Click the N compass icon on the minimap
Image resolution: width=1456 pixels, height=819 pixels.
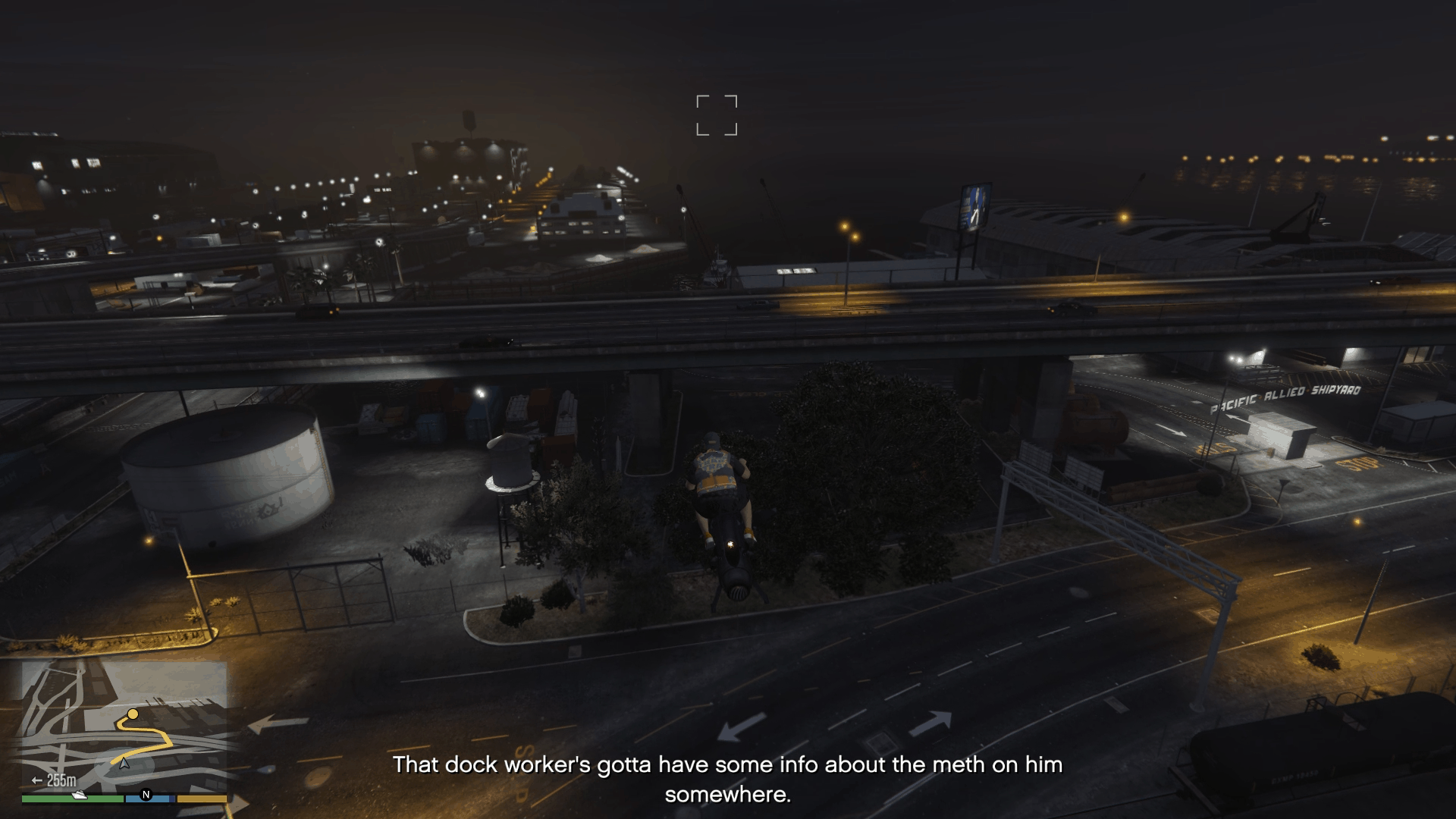[146, 794]
